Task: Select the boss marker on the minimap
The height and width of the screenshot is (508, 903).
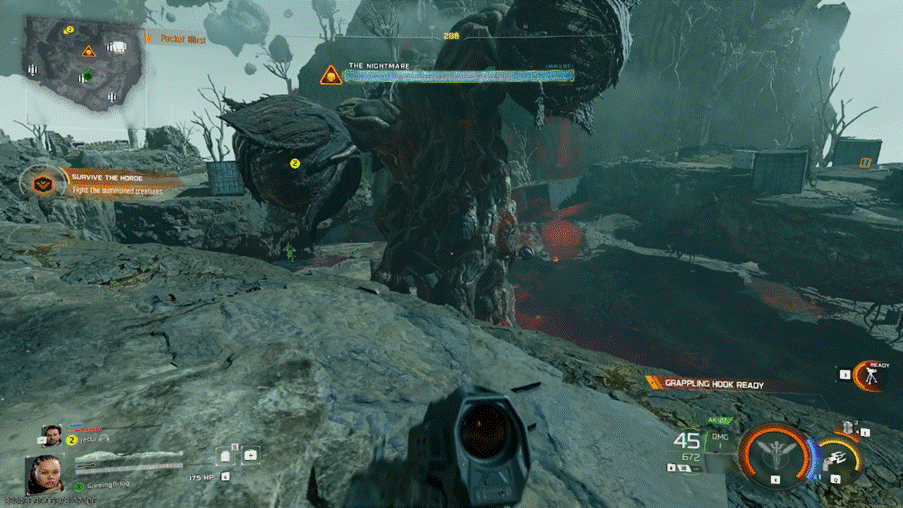Action: pos(89,51)
